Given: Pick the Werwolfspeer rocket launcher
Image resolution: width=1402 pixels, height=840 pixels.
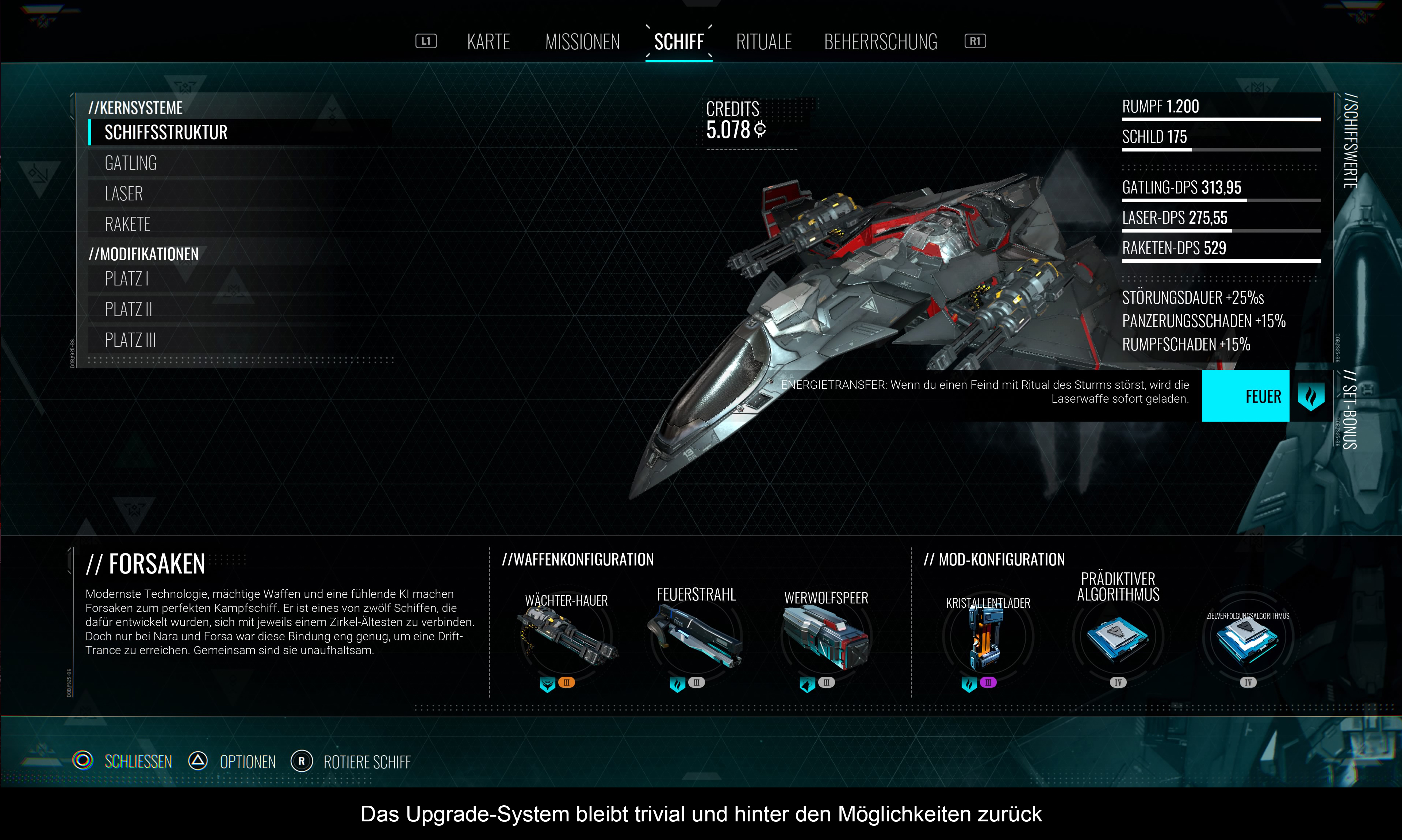Looking at the screenshot, I should [x=826, y=637].
